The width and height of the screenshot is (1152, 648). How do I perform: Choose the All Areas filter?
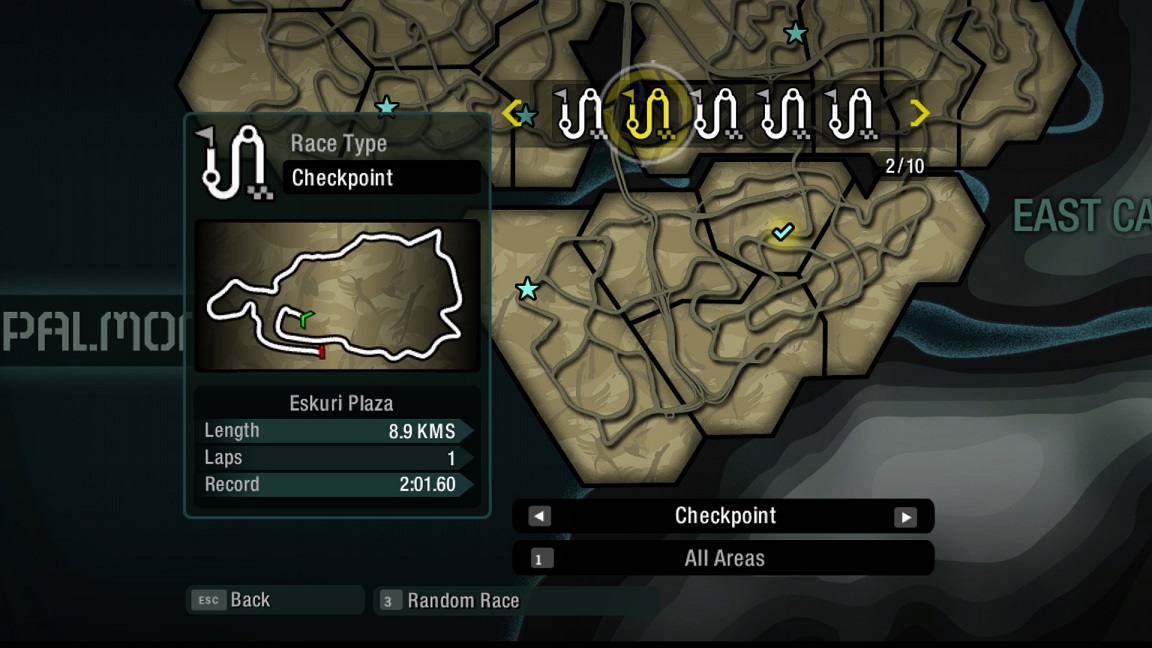pos(723,559)
